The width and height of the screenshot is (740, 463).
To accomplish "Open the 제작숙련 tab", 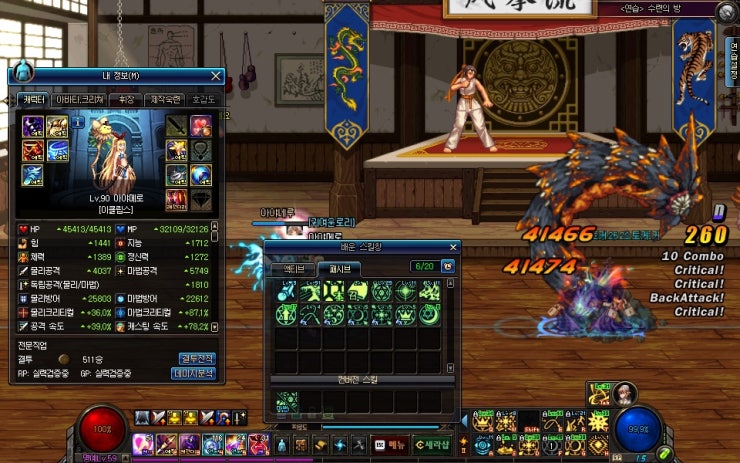I will click(x=163, y=100).
